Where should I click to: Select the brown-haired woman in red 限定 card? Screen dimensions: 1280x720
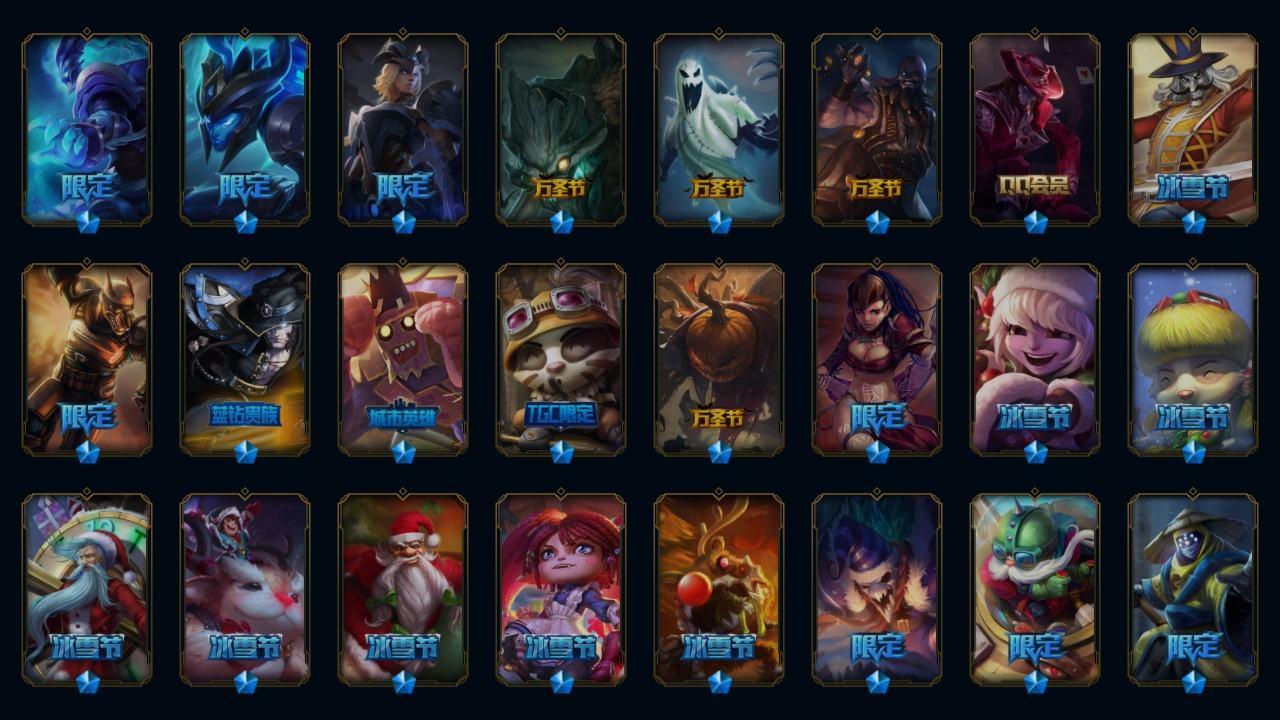(877, 358)
